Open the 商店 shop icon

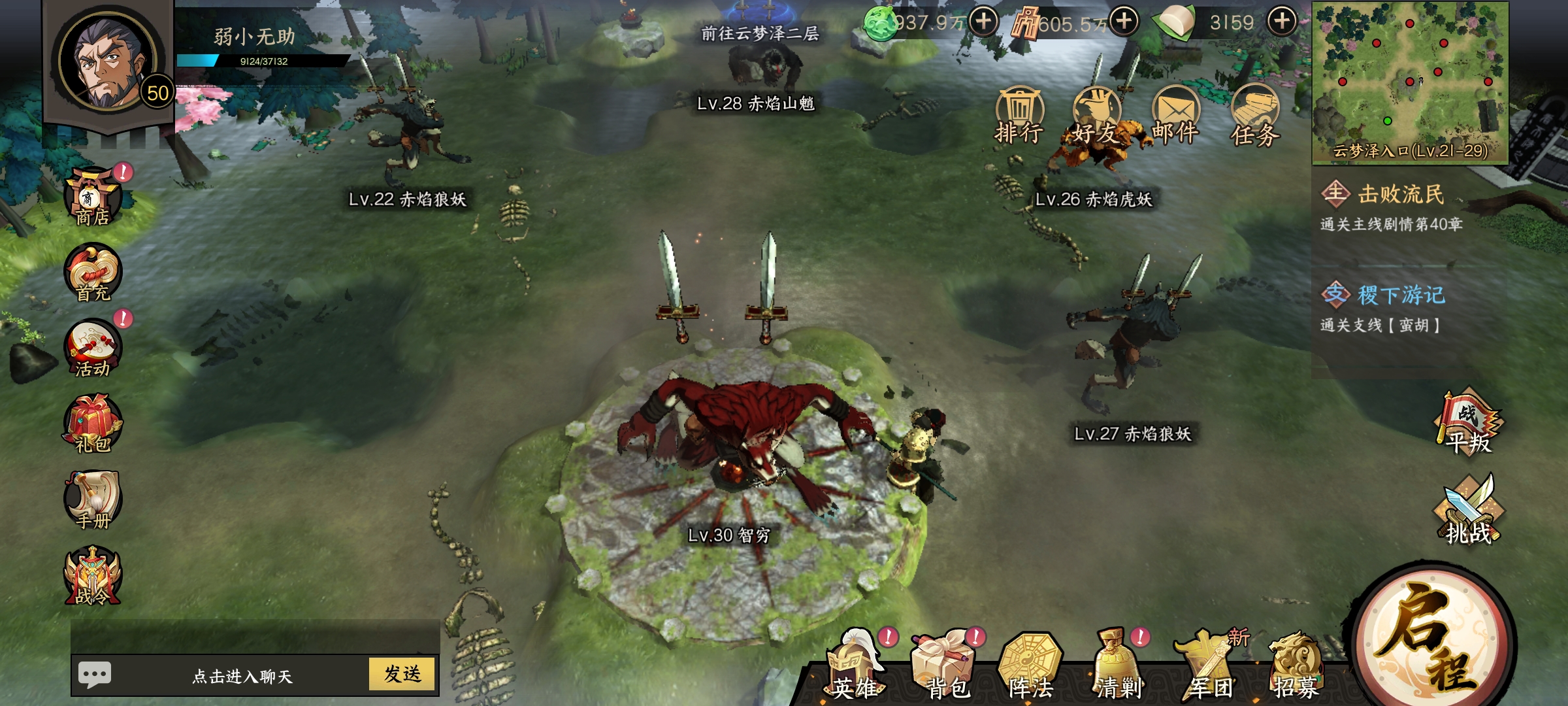pos(93,197)
